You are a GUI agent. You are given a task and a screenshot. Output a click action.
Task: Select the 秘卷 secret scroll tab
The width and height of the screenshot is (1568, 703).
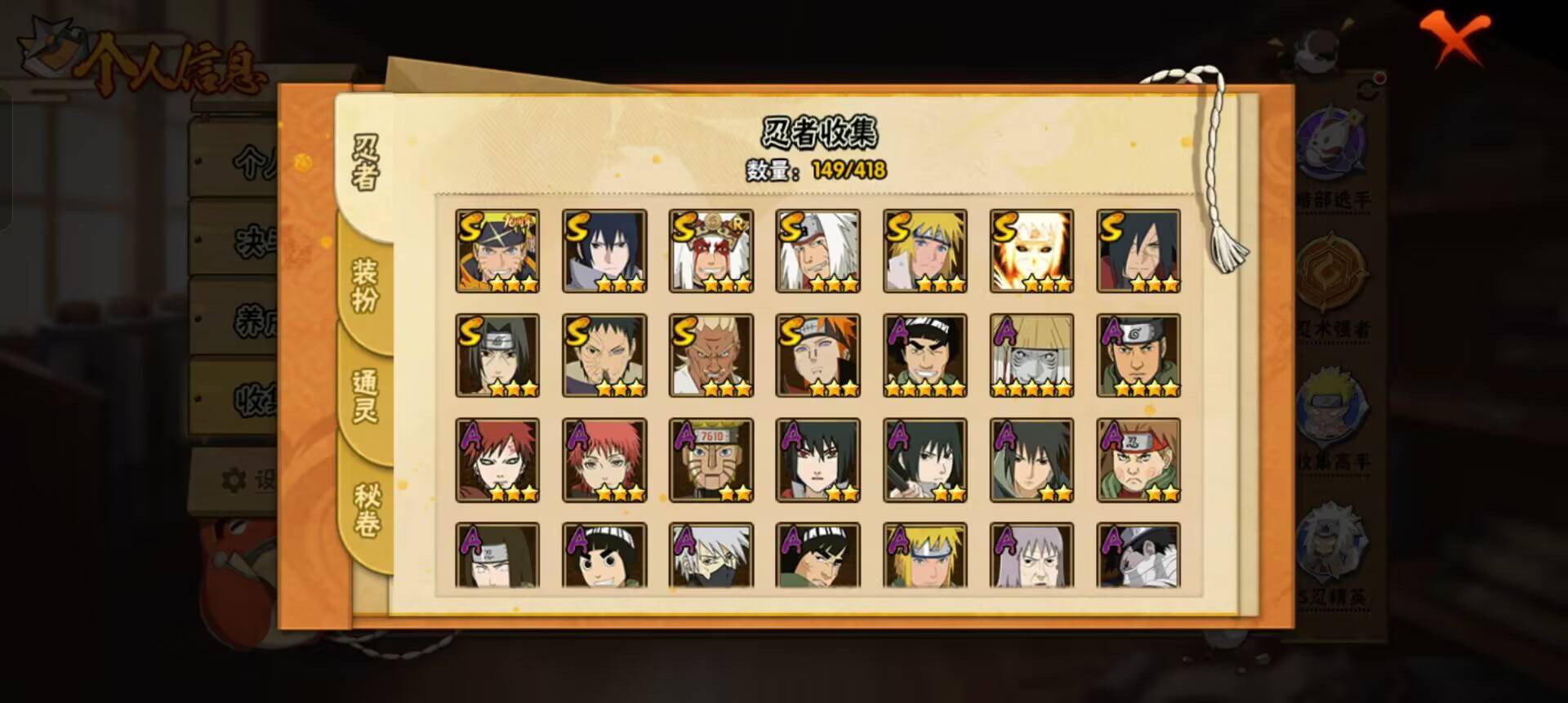pyautogui.click(x=366, y=510)
